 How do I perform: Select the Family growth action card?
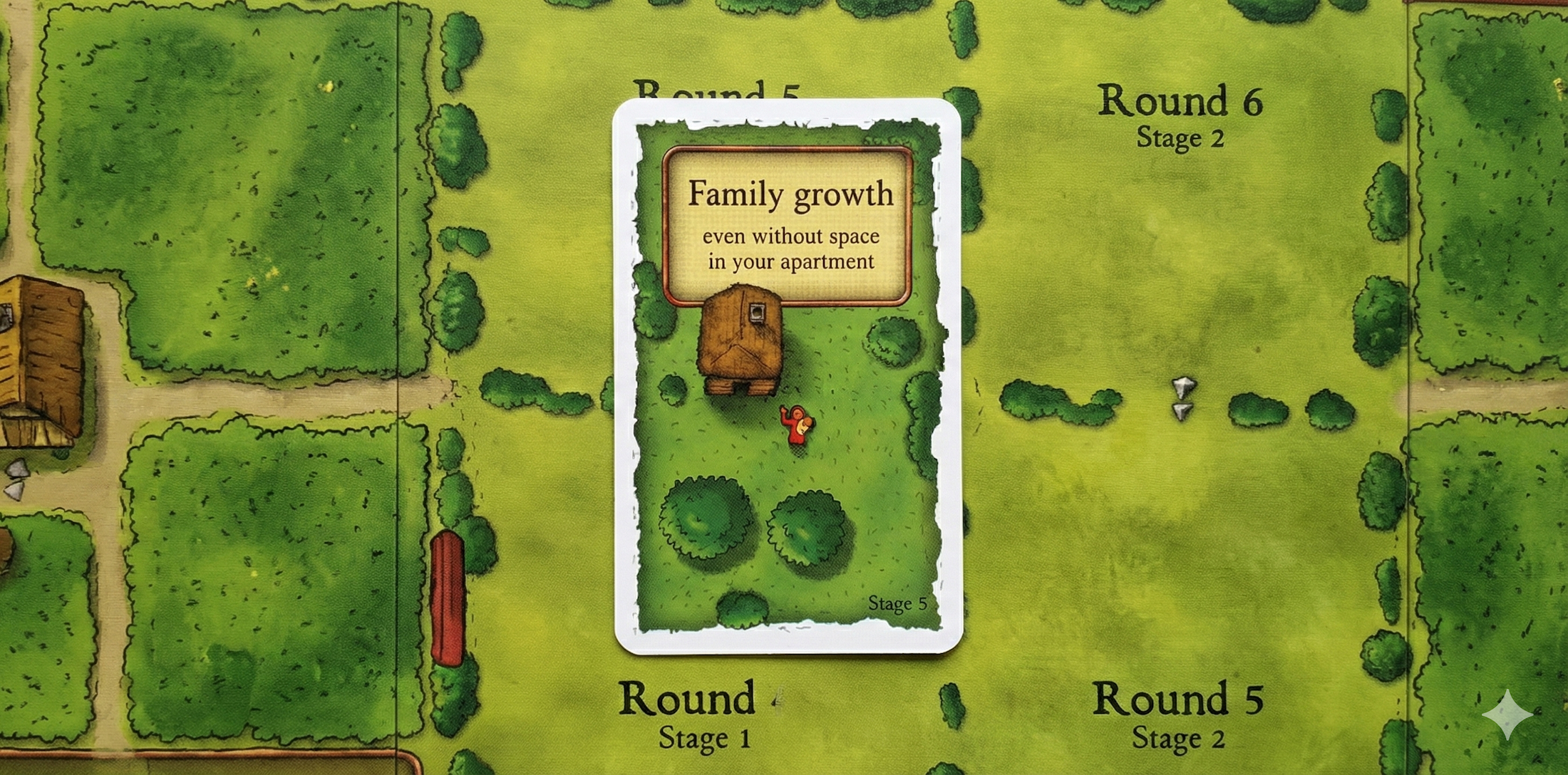tap(788, 376)
